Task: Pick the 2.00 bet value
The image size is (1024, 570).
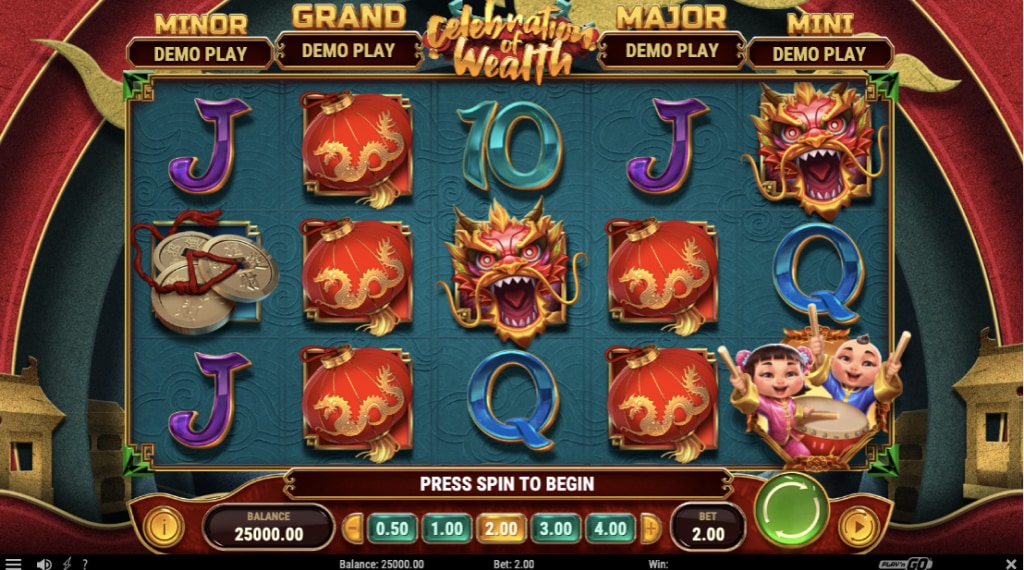Action: point(500,528)
